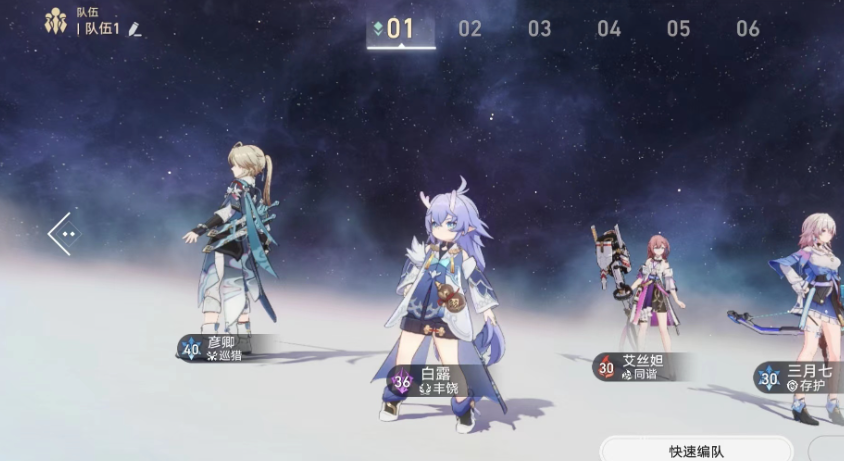Switch to team tab 03

tap(540, 29)
